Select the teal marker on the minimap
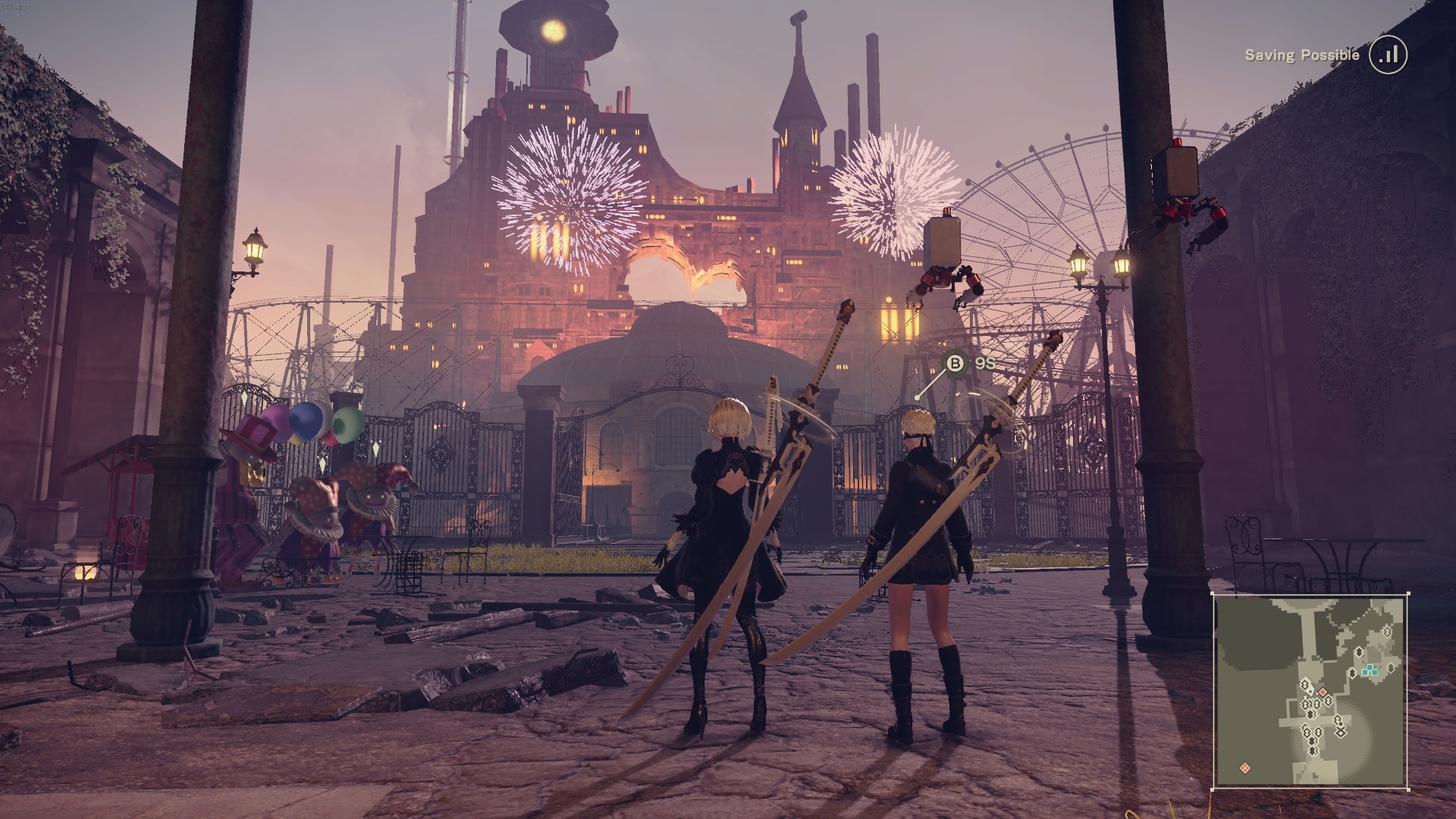The width and height of the screenshot is (1456, 819). click(1370, 670)
